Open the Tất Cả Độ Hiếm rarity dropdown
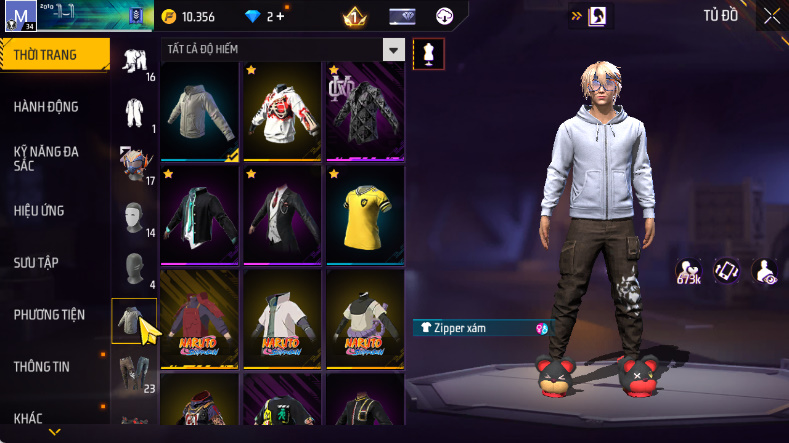The image size is (789, 443). [394, 50]
